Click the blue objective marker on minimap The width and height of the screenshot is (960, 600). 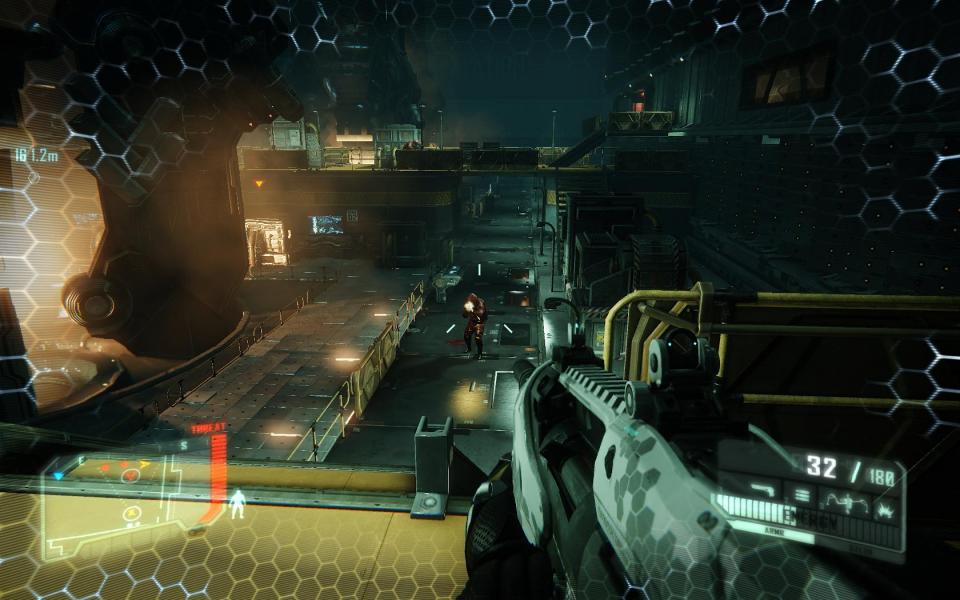pyautogui.click(x=57, y=475)
